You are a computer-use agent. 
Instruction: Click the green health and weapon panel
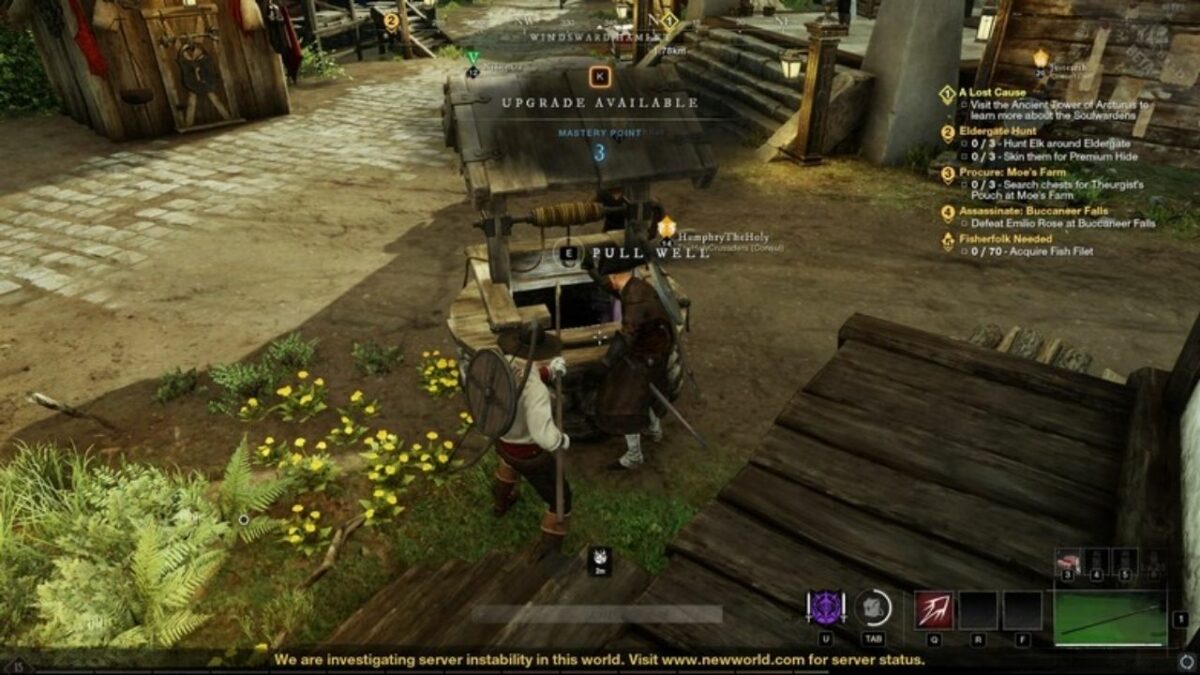[x=1109, y=617]
